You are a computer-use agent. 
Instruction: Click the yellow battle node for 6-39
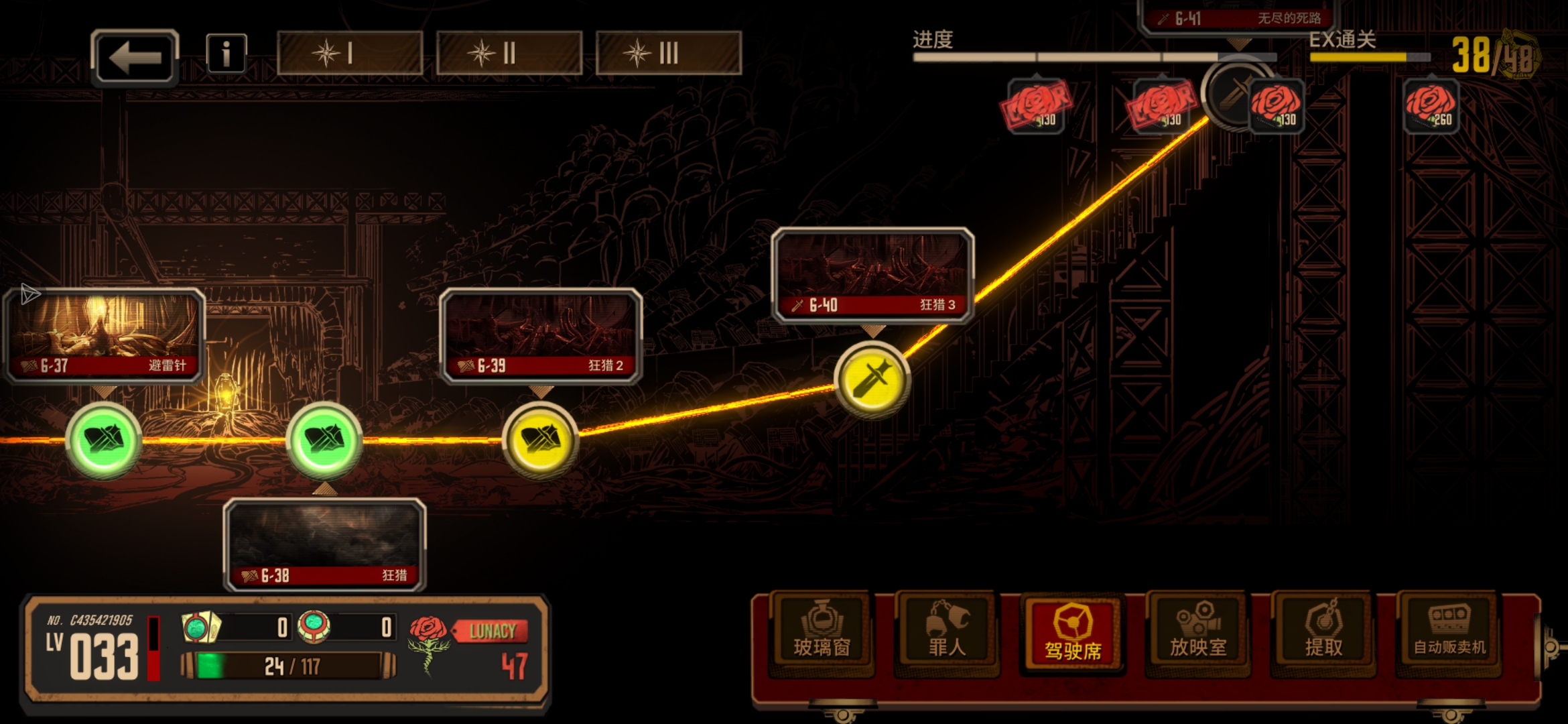[540, 440]
